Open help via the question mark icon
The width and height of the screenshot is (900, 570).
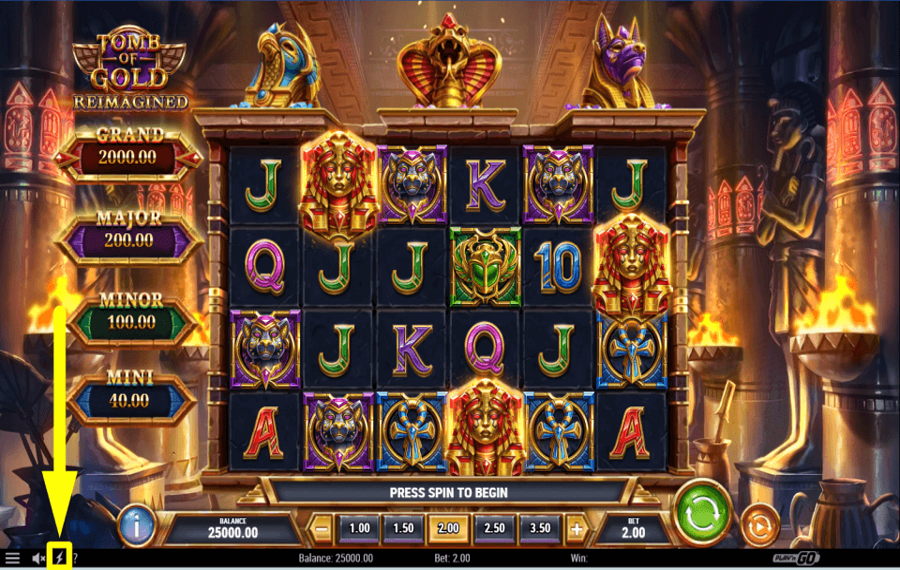75,558
